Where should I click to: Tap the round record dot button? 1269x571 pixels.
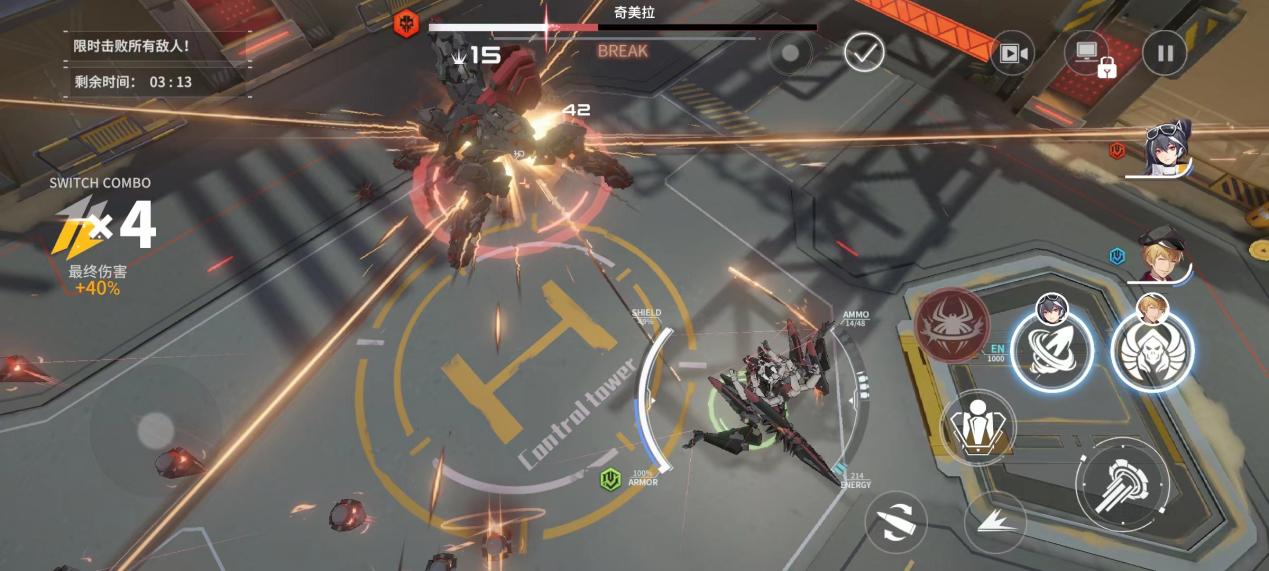pyautogui.click(x=790, y=53)
